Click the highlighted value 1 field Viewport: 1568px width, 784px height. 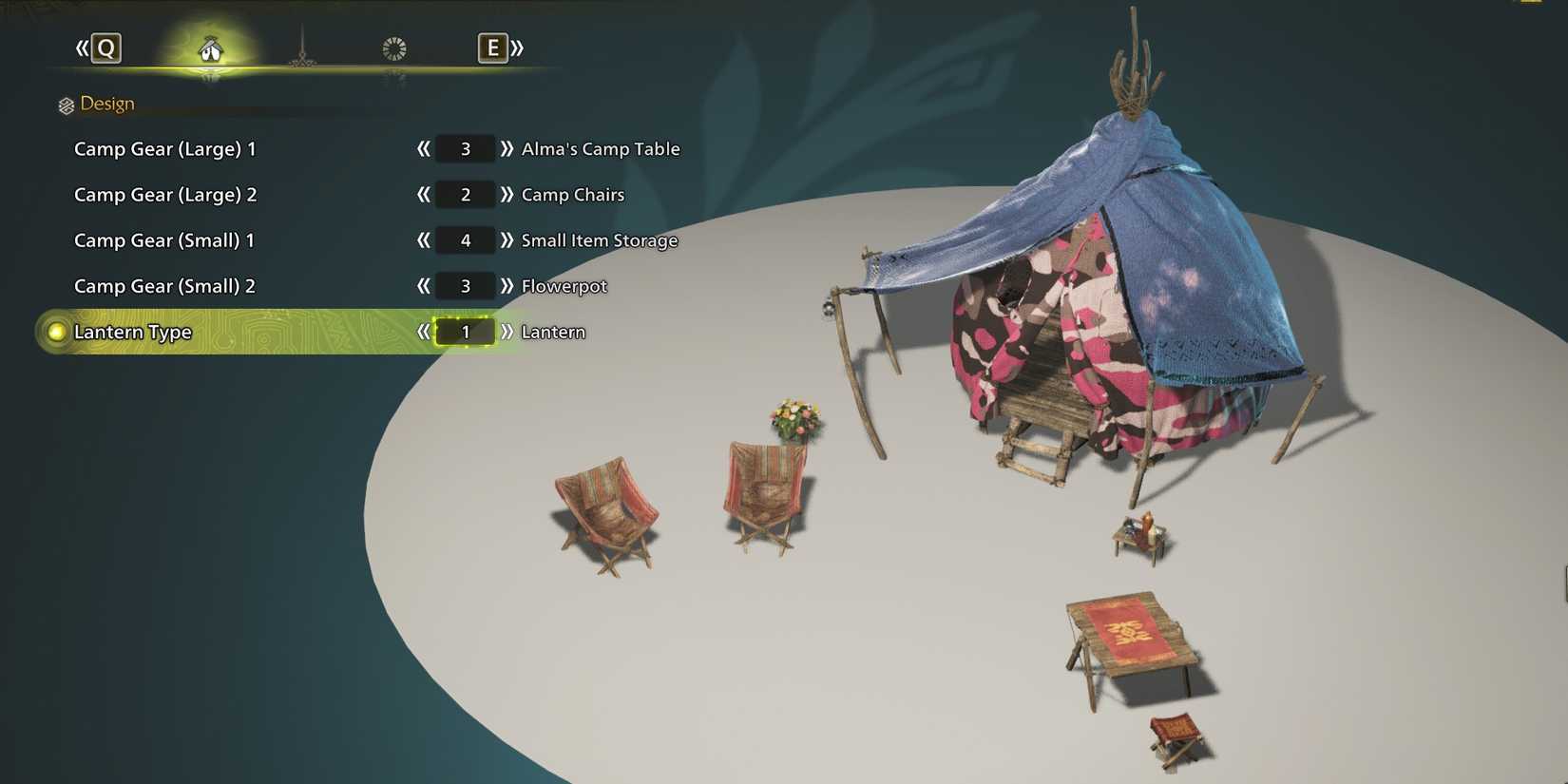point(465,332)
